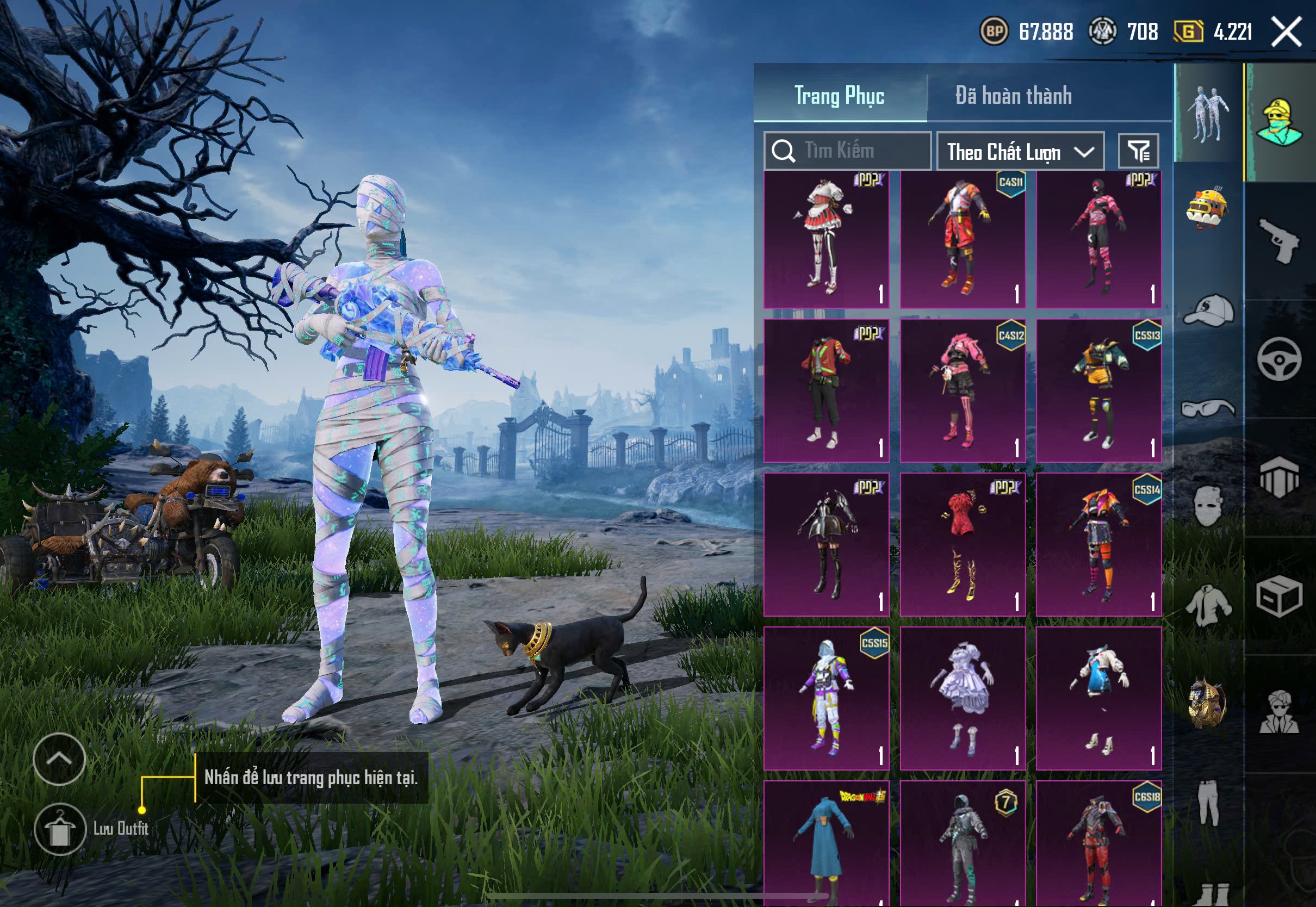Close the inventory screen with the X

click(x=1287, y=32)
